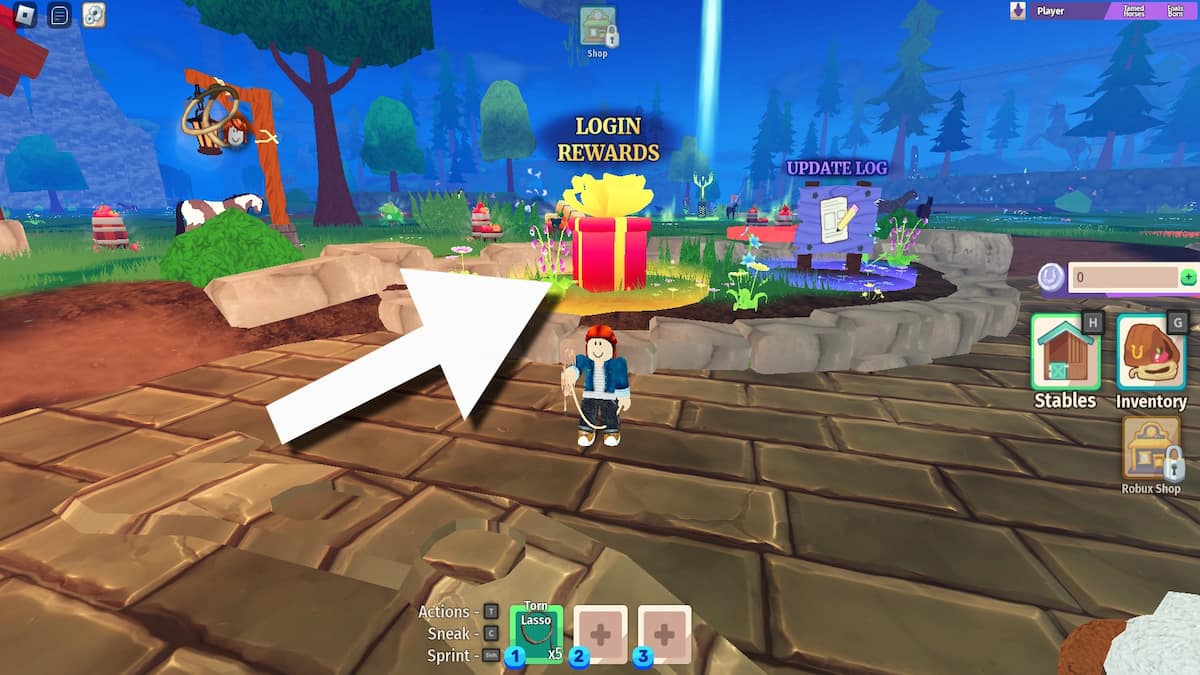Toggle the Roblox chat window
This screenshot has height=675, width=1200.
[59, 15]
